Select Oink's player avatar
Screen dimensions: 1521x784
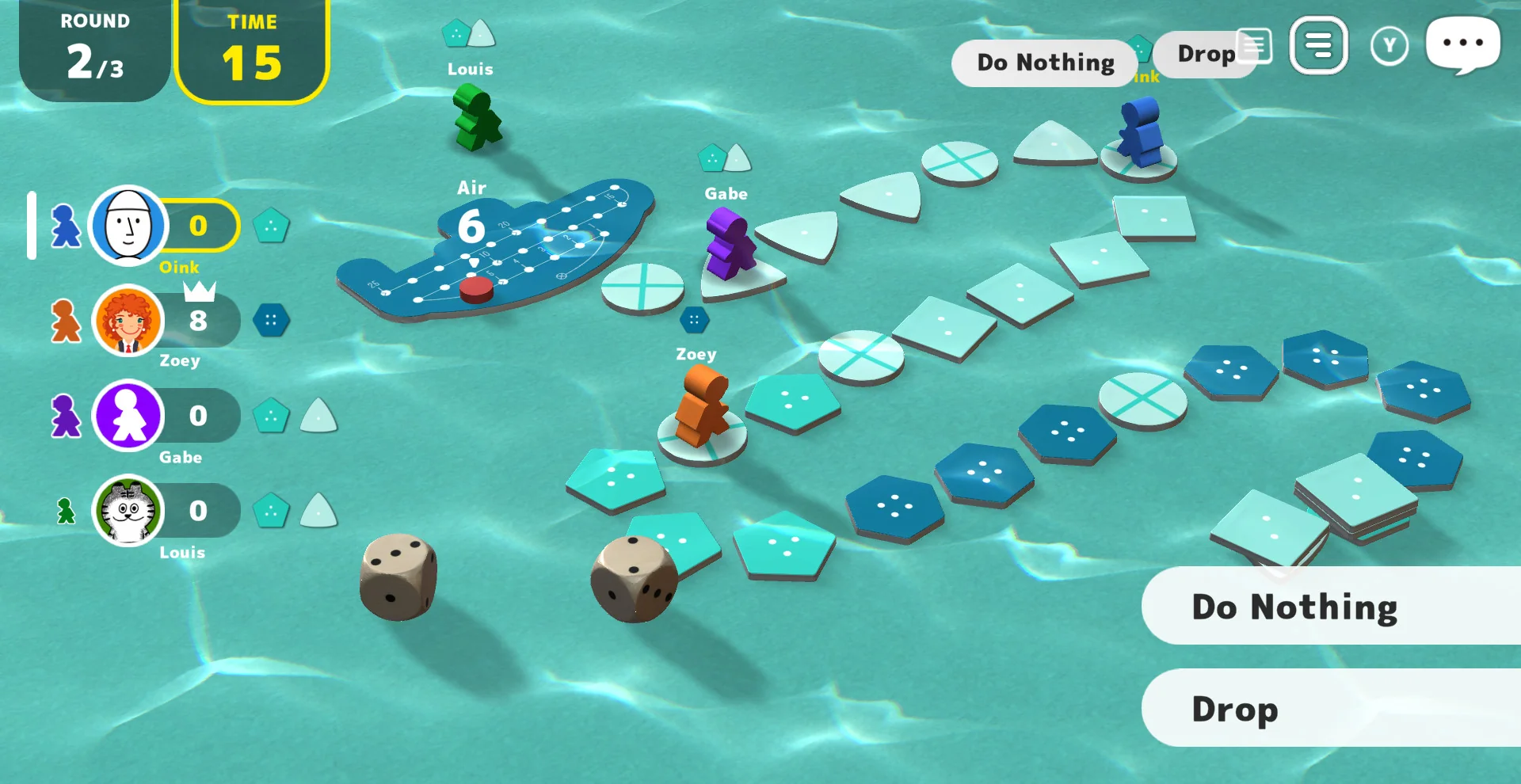pyautogui.click(x=128, y=226)
